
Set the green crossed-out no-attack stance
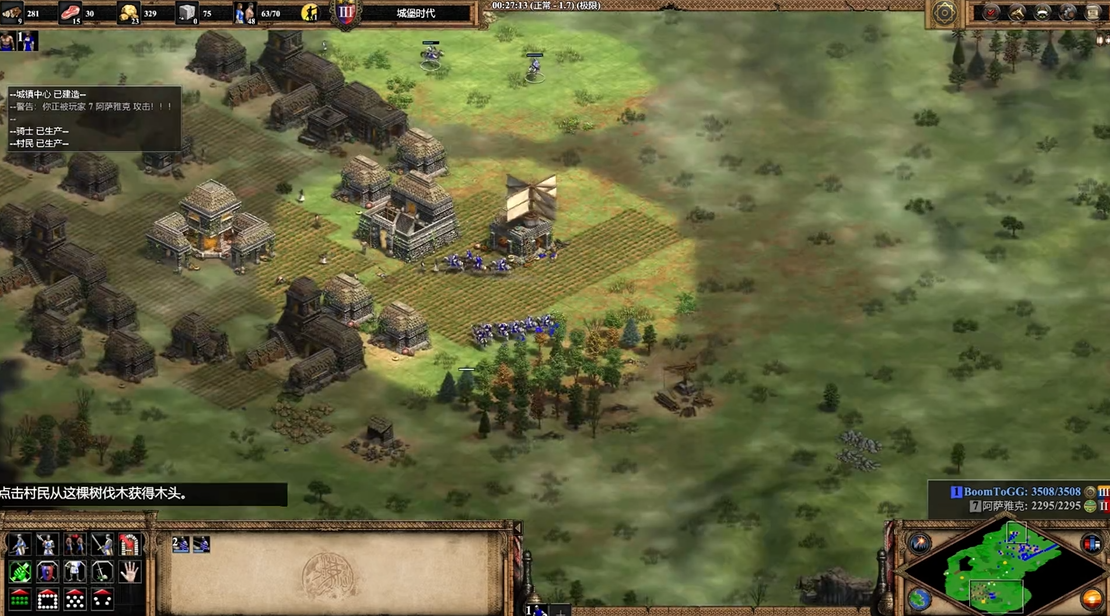(19, 571)
